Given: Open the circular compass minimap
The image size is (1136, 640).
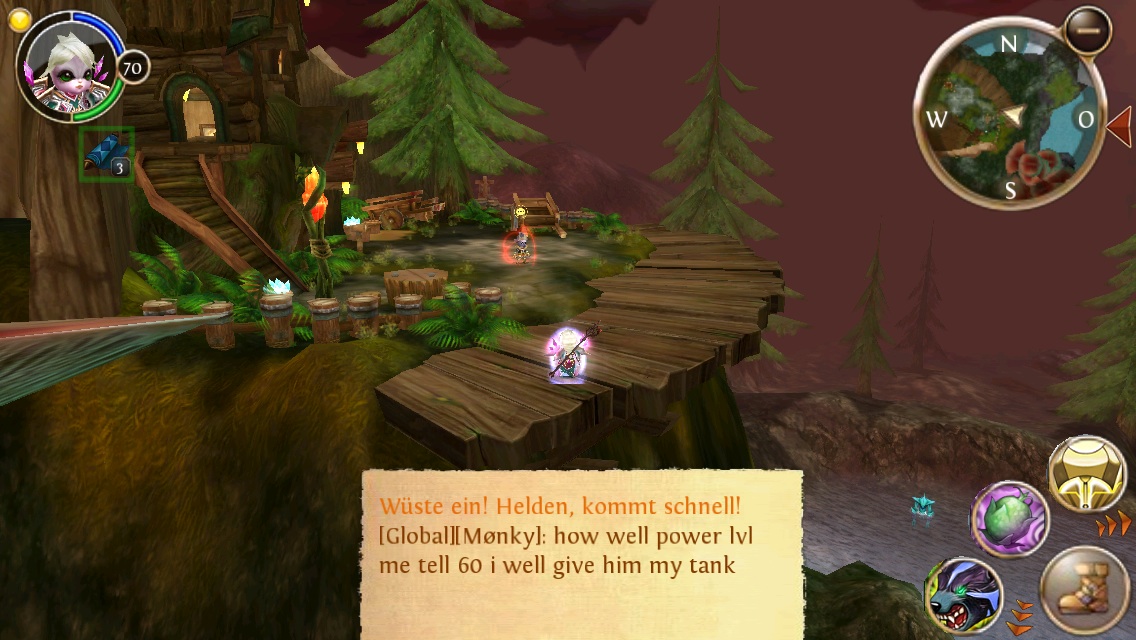Looking at the screenshot, I should click(x=1008, y=119).
